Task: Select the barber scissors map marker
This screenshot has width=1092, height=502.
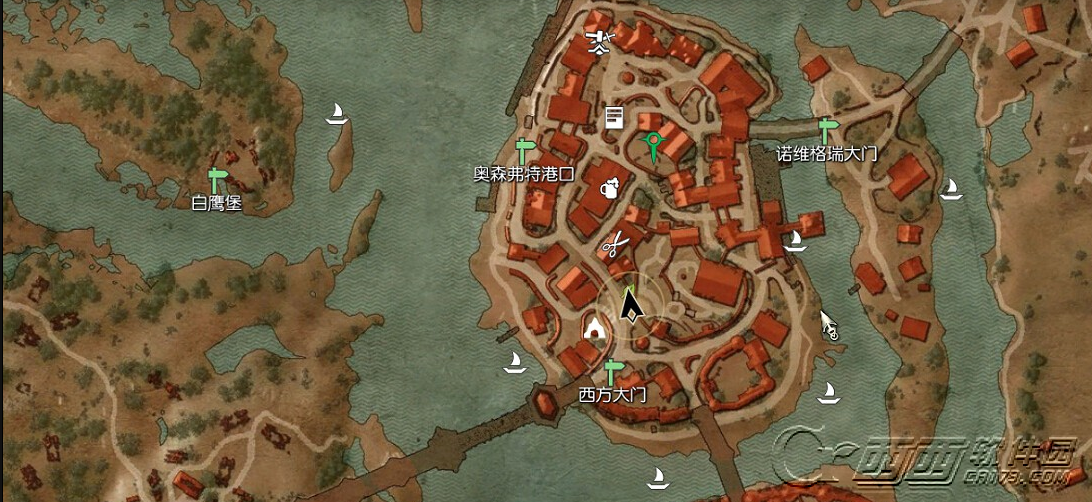Action: pos(615,244)
